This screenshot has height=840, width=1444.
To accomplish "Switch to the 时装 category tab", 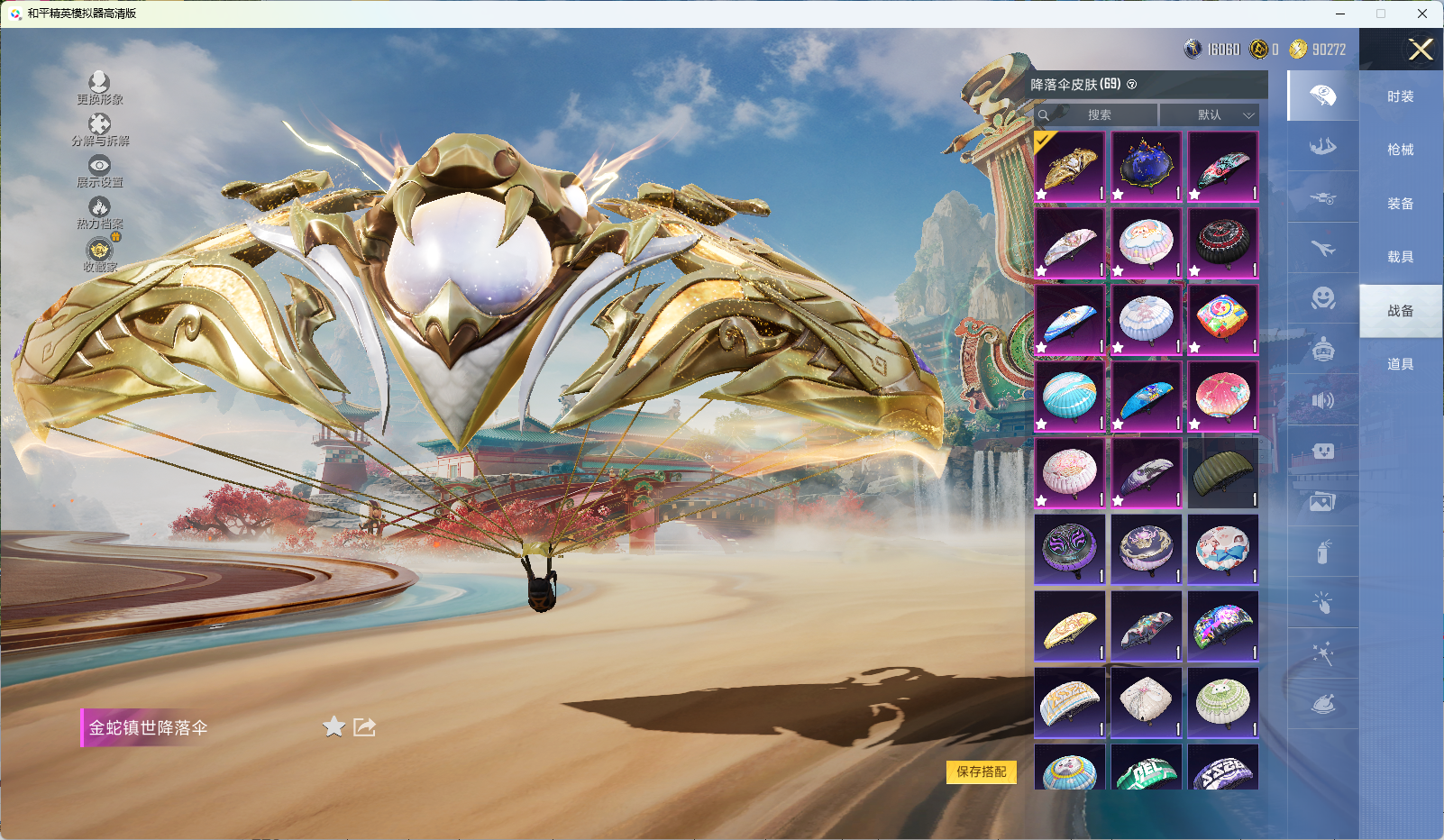I will [1400, 96].
